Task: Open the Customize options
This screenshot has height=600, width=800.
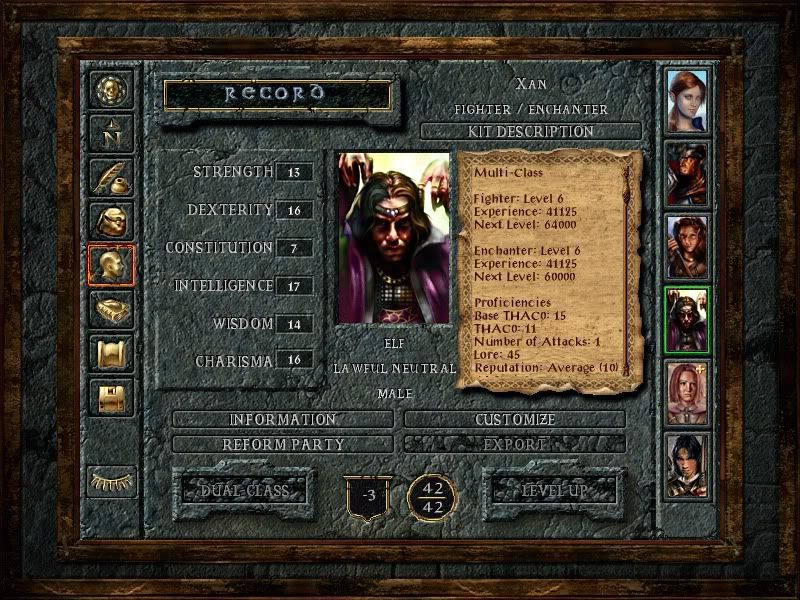Action: click(515, 419)
